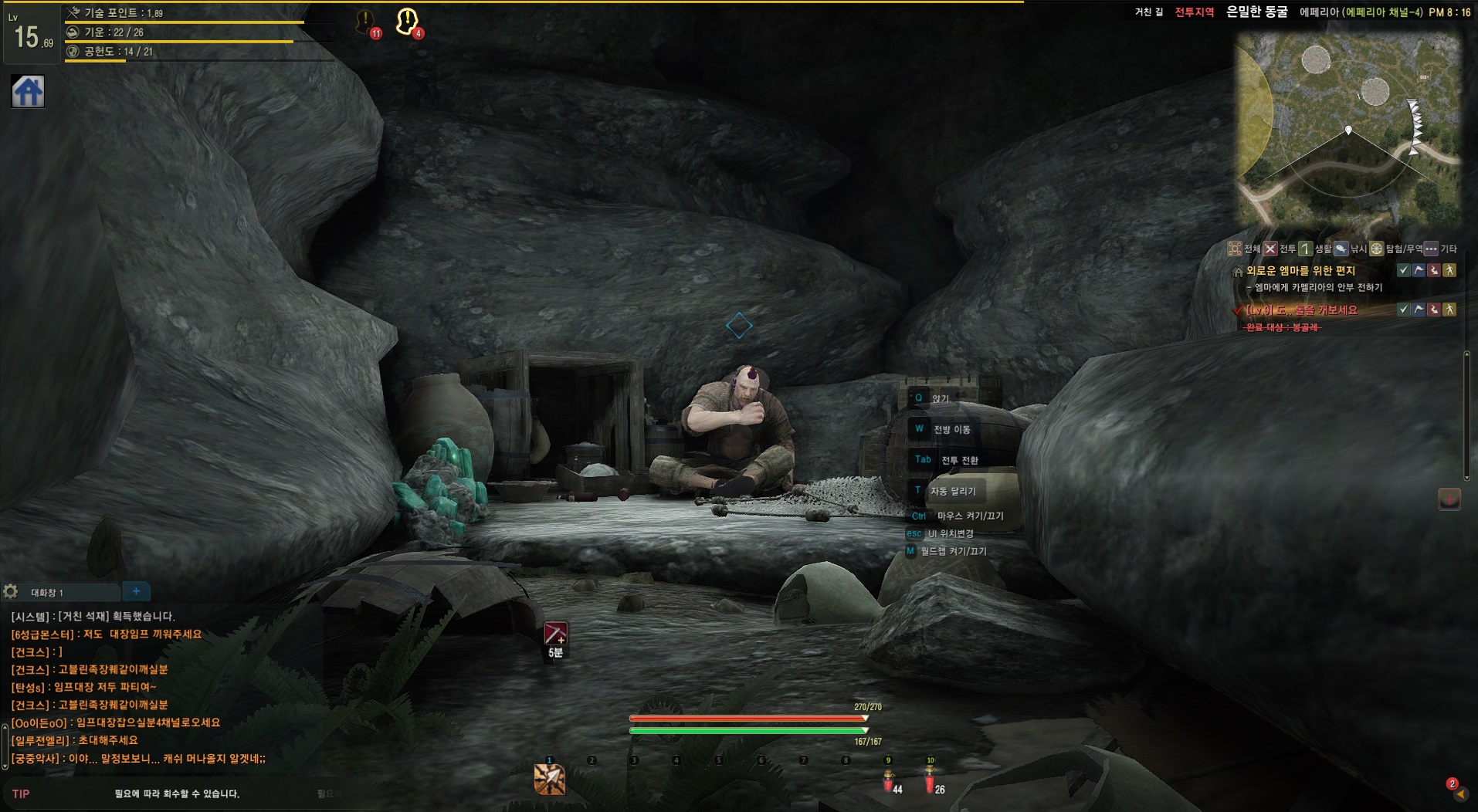Add a new chat tab with the plus button
The height and width of the screenshot is (812, 1478).
(136, 591)
